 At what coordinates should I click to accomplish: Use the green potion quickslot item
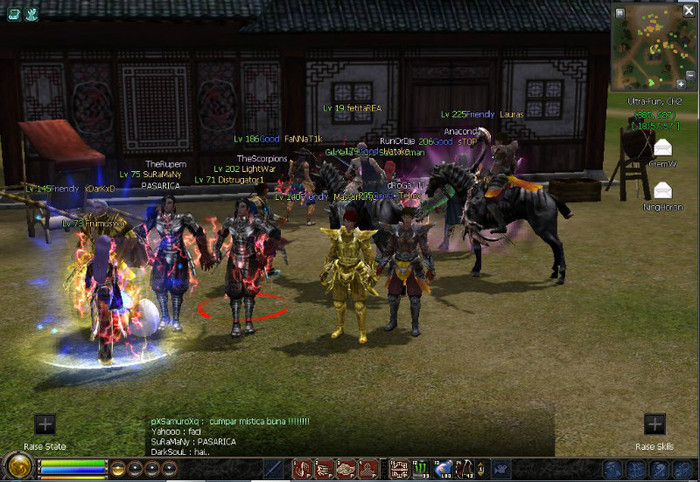tap(421, 468)
